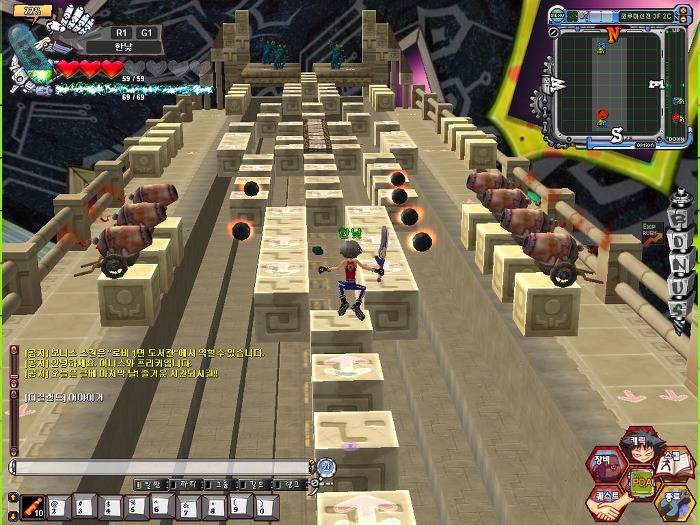Image resolution: width=700 pixels, height=525 pixels.
Task: Click the G1 button near the player name
Action: pyautogui.click(x=146, y=32)
